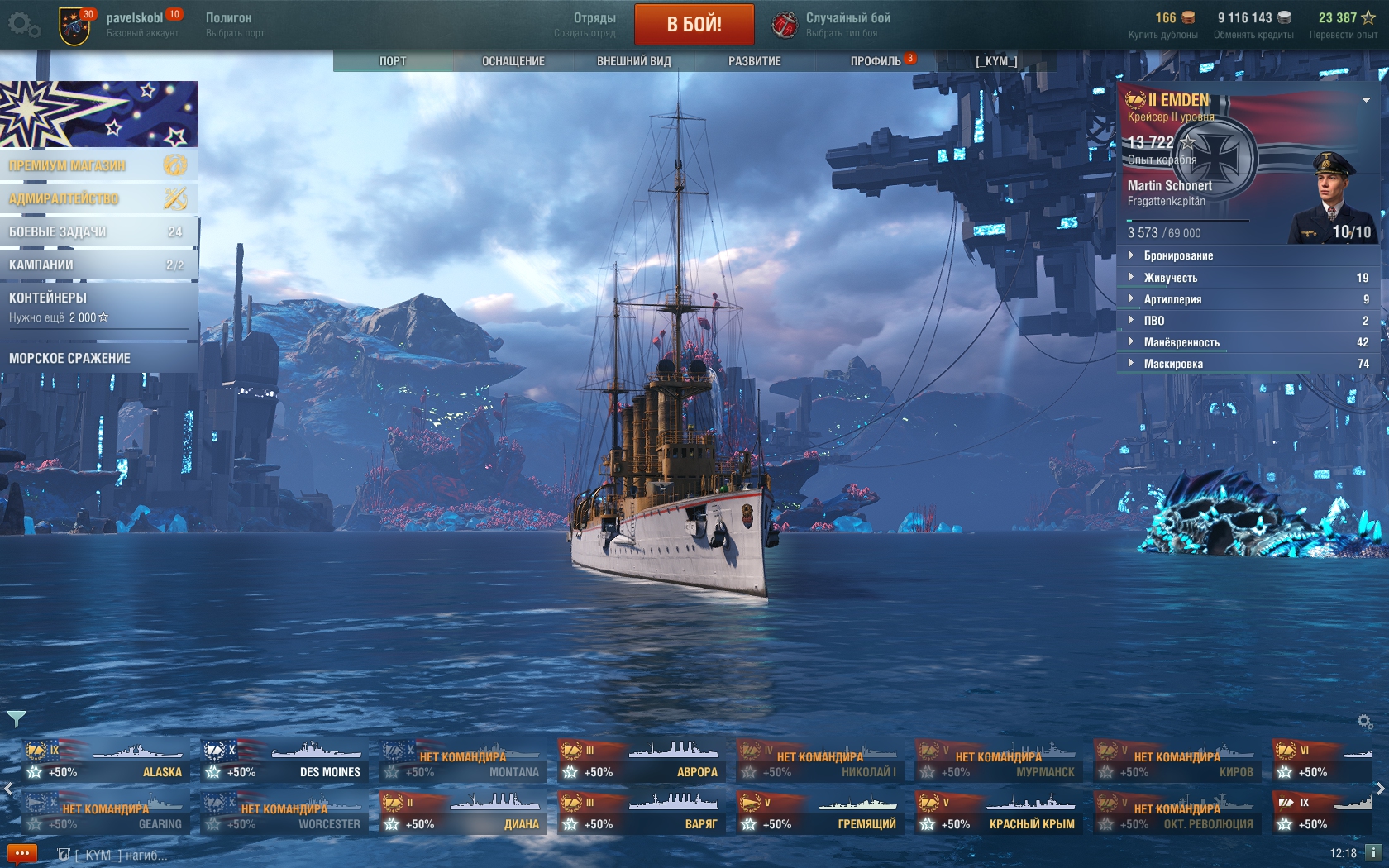The image size is (1389, 868).
Task: Open МОРСКОЕ СРАЖЕНИЕ
Action: [x=98, y=358]
